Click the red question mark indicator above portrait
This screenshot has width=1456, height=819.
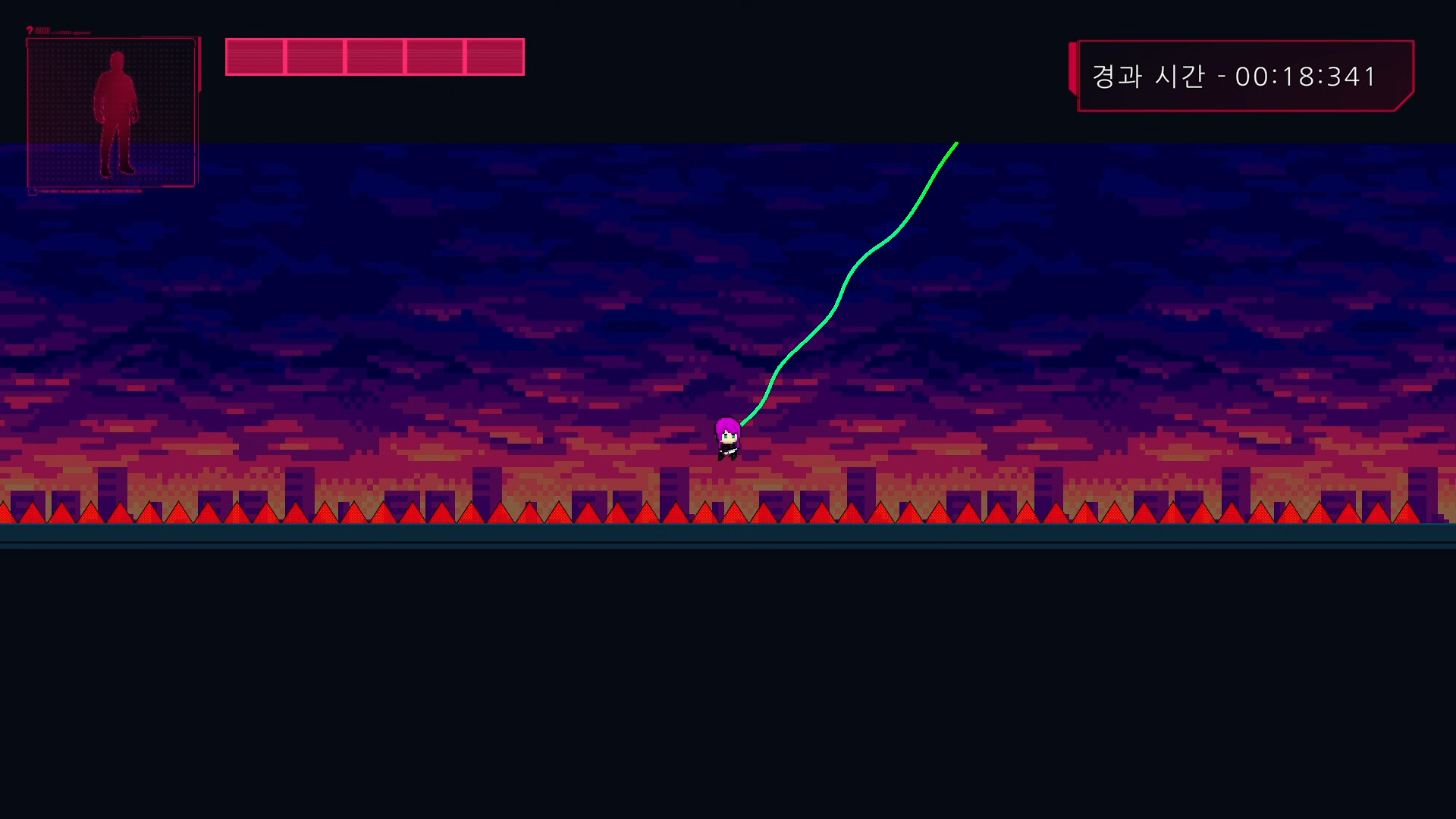click(x=30, y=30)
